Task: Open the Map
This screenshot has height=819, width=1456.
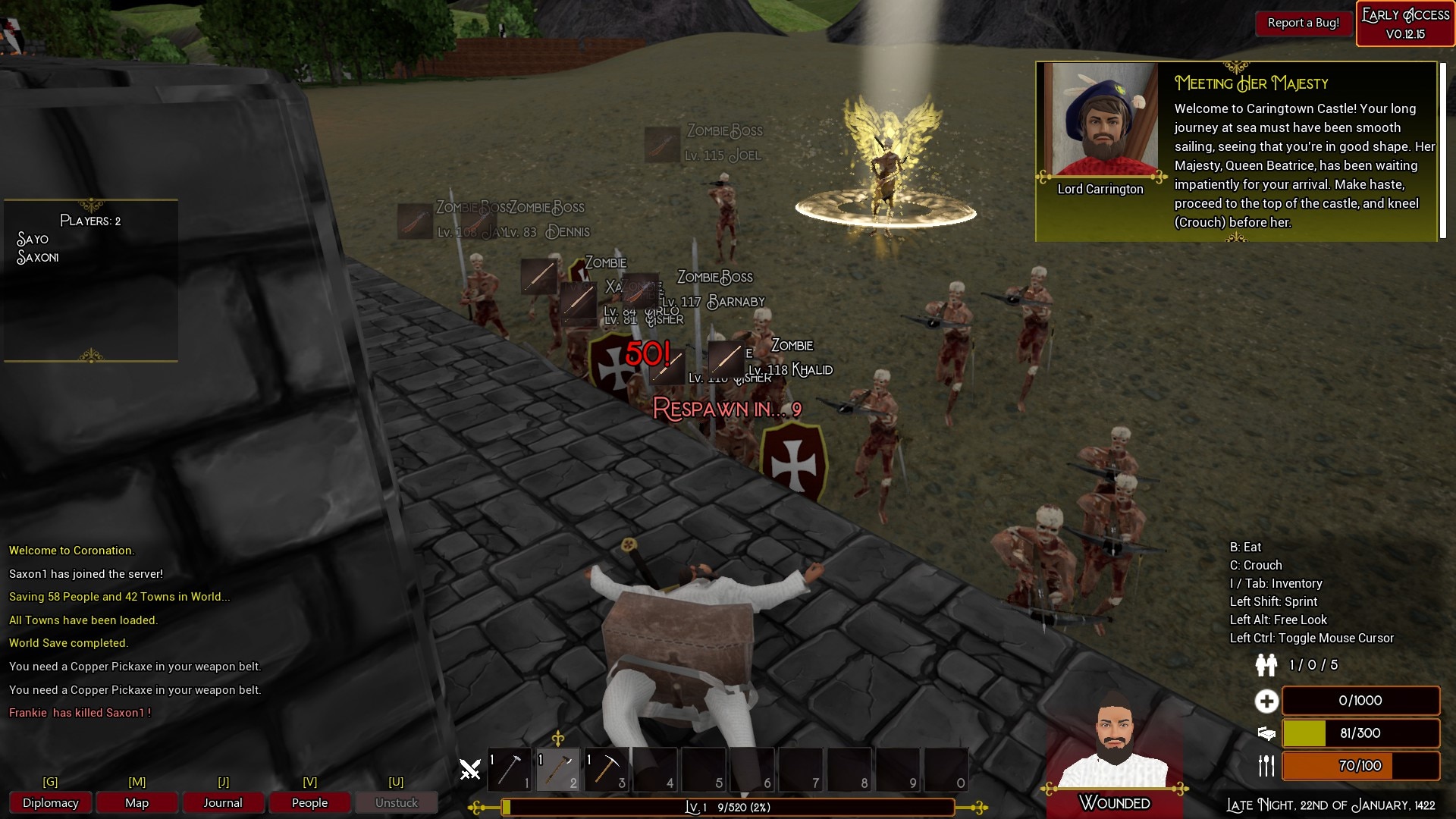Action: pyautogui.click(x=136, y=802)
